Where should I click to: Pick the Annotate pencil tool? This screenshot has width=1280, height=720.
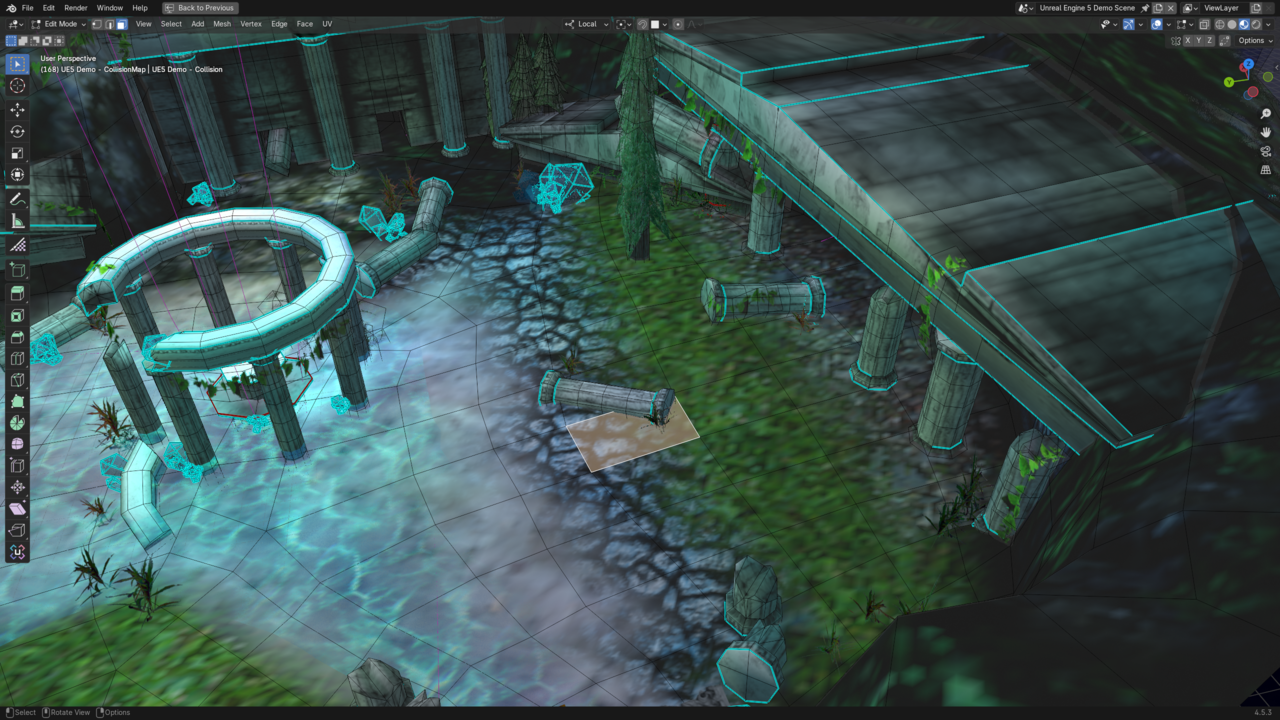pyautogui.click(x=17, y=199)
